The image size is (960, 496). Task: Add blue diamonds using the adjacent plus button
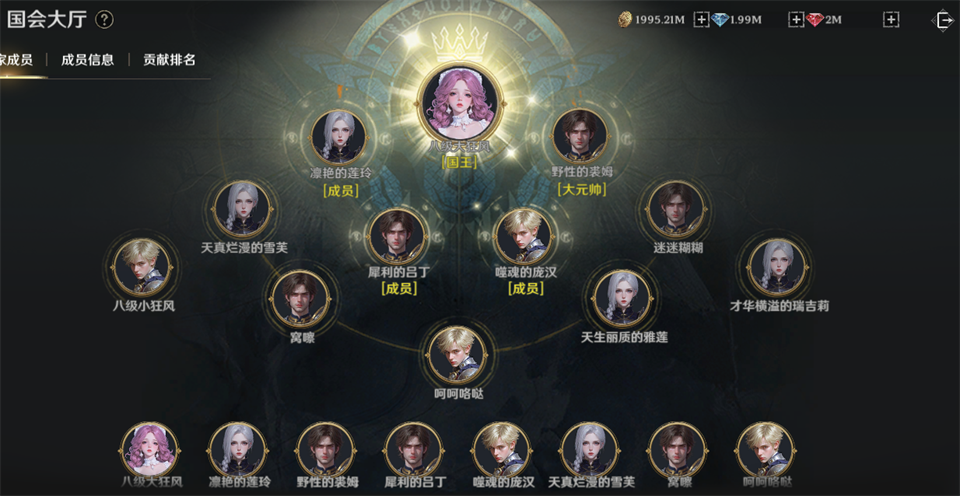[796, 20]
